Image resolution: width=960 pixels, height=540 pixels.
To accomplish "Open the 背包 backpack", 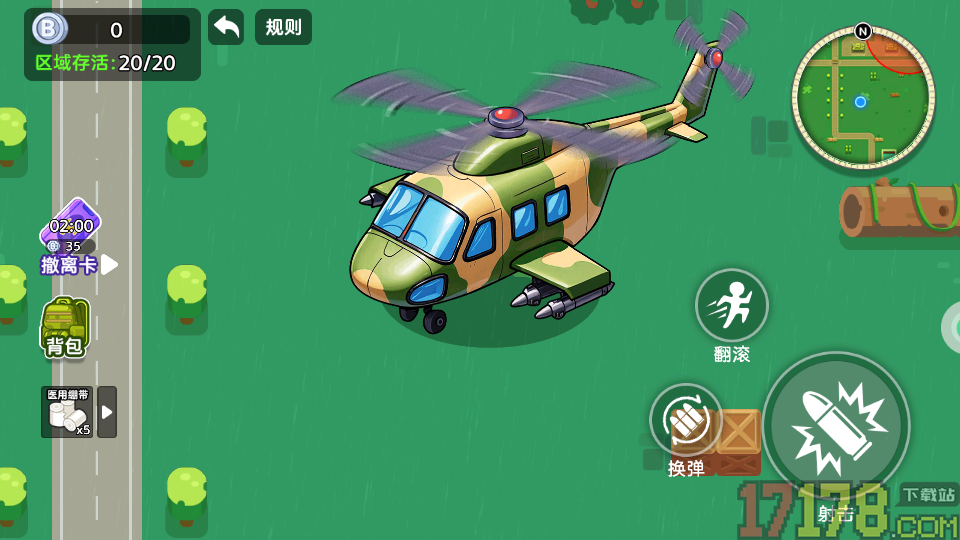I will (x=65, y=327).
